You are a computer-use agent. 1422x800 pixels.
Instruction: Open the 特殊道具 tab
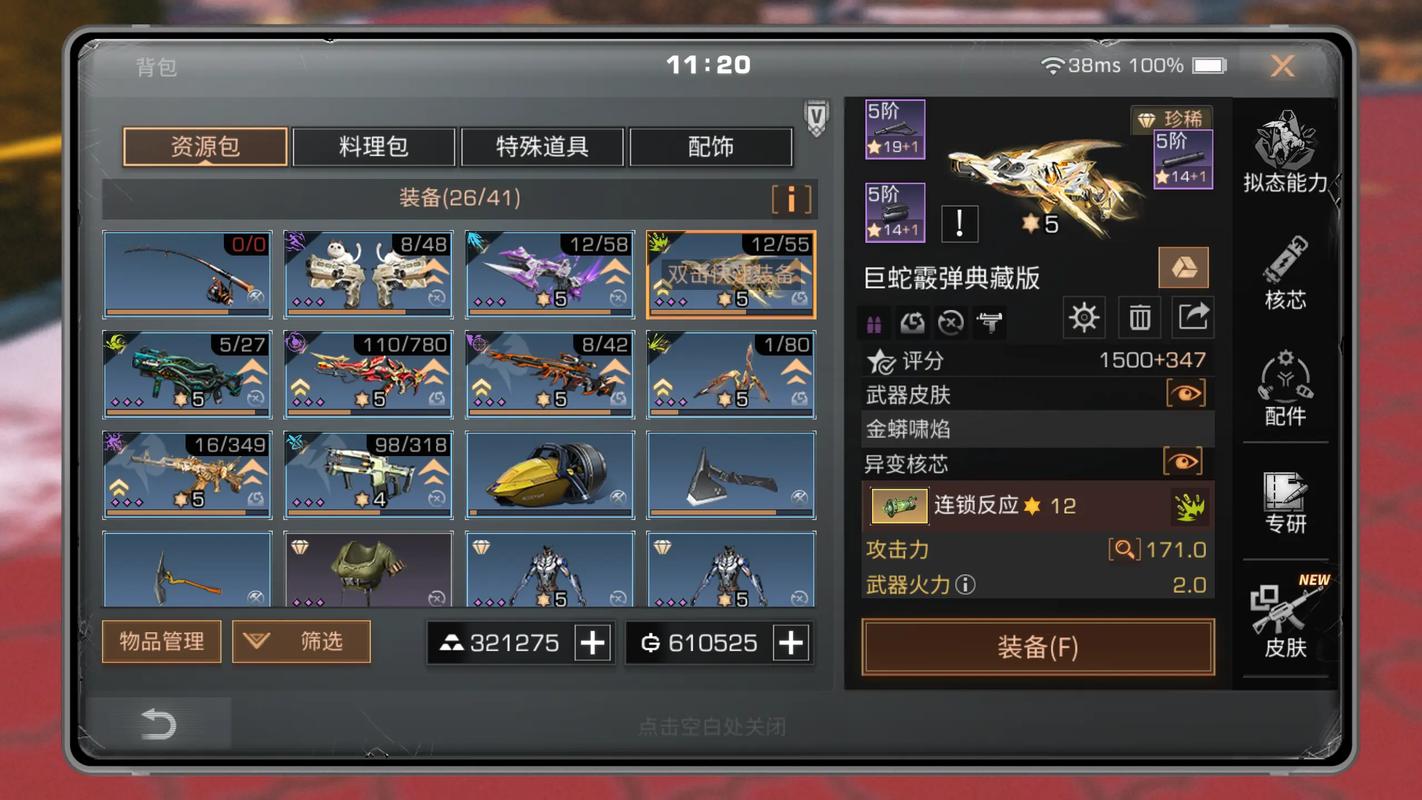coord(541,146)
